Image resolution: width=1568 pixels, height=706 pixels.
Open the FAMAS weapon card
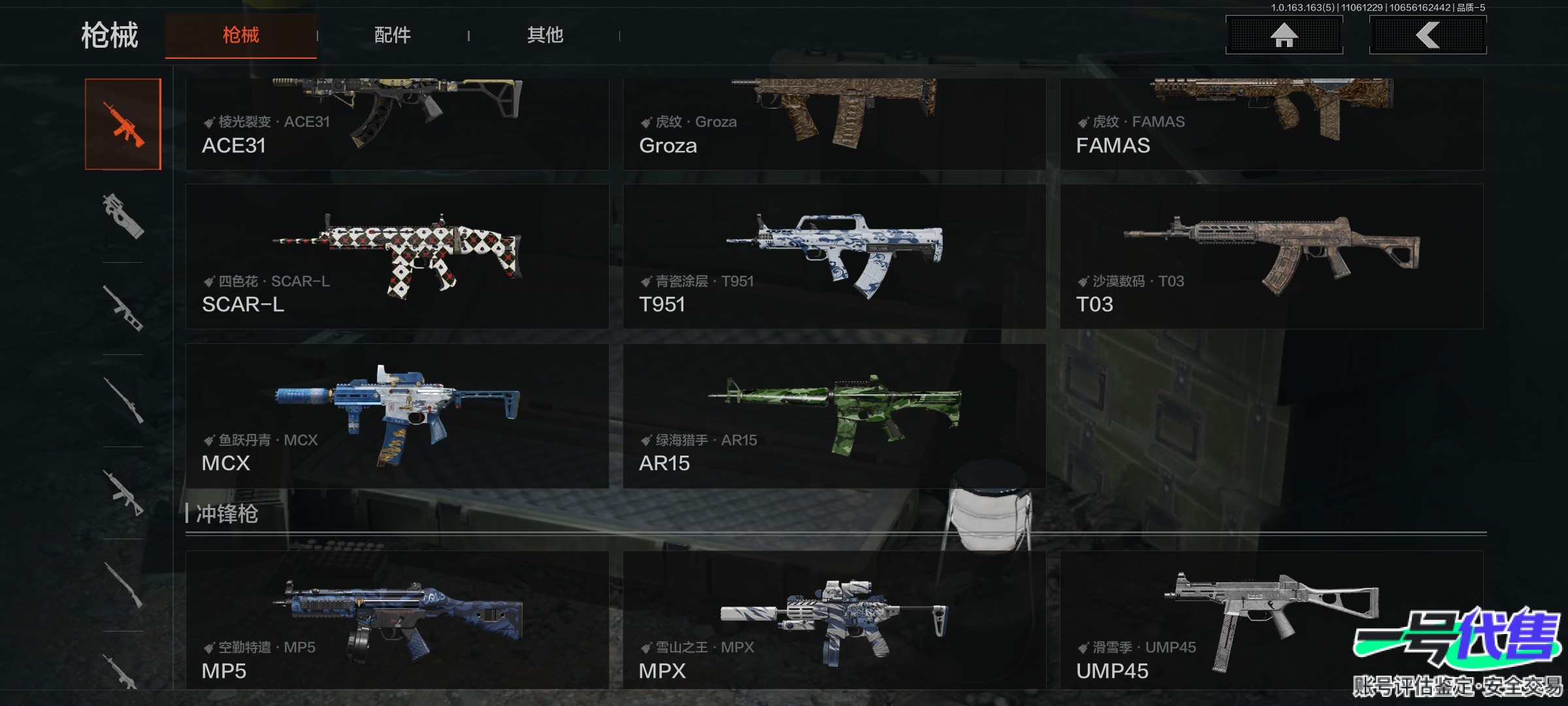pyautogui.click(x=1271, y=124)
